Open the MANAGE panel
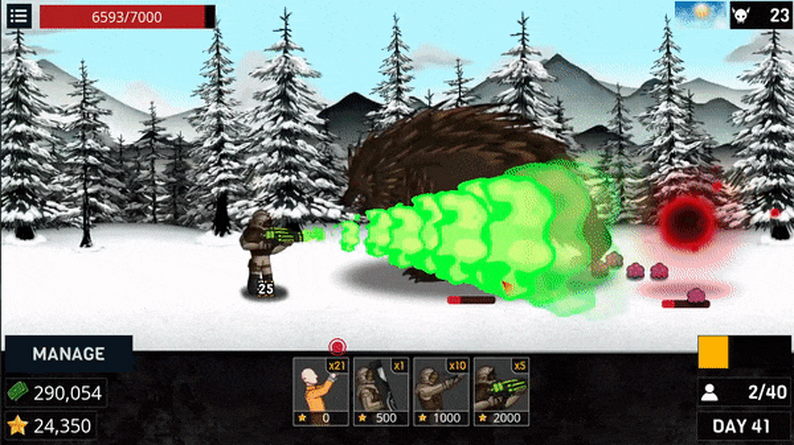 (x=68, y=354)
